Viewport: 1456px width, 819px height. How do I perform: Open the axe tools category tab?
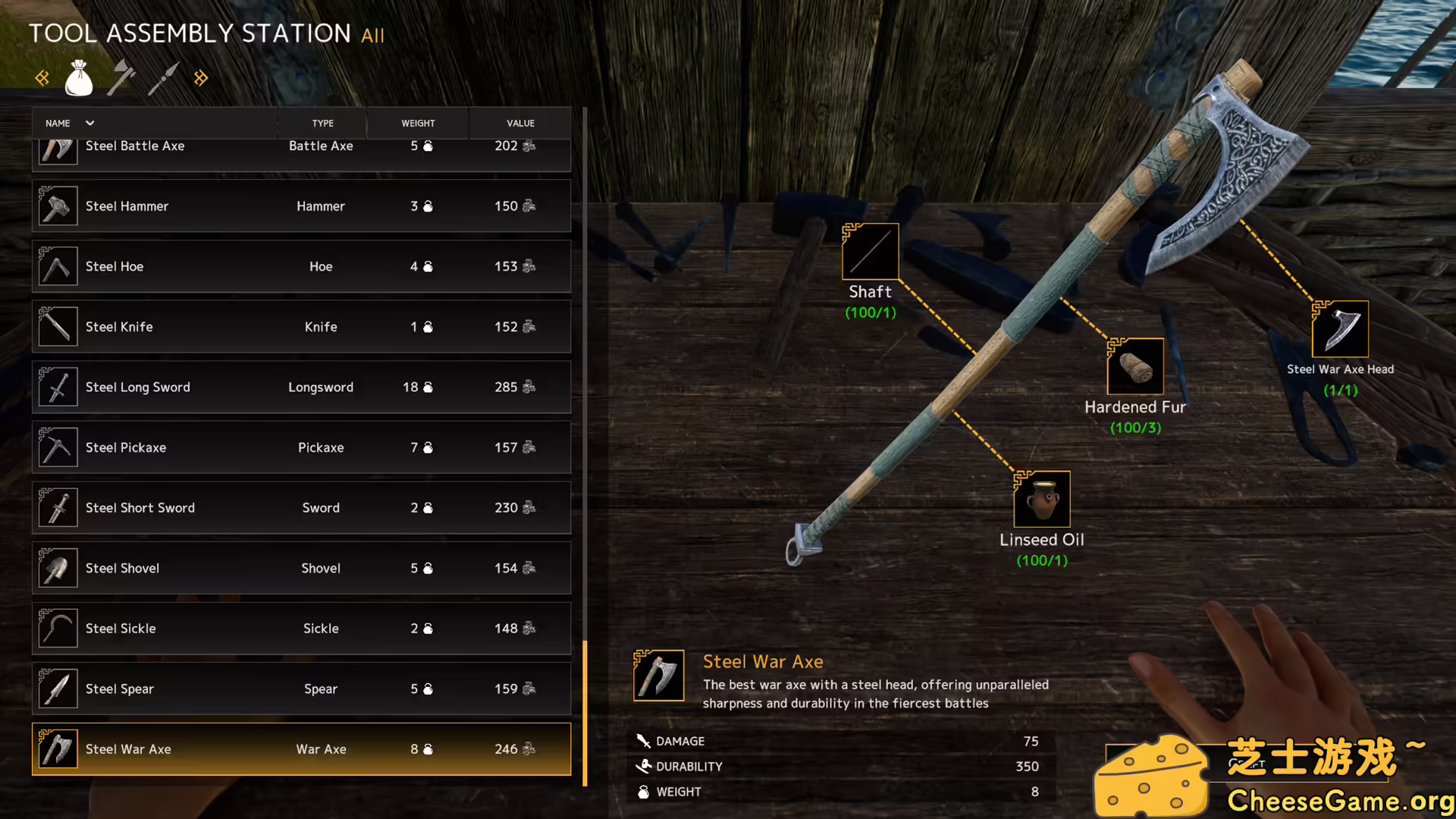[x=121, y=78]
